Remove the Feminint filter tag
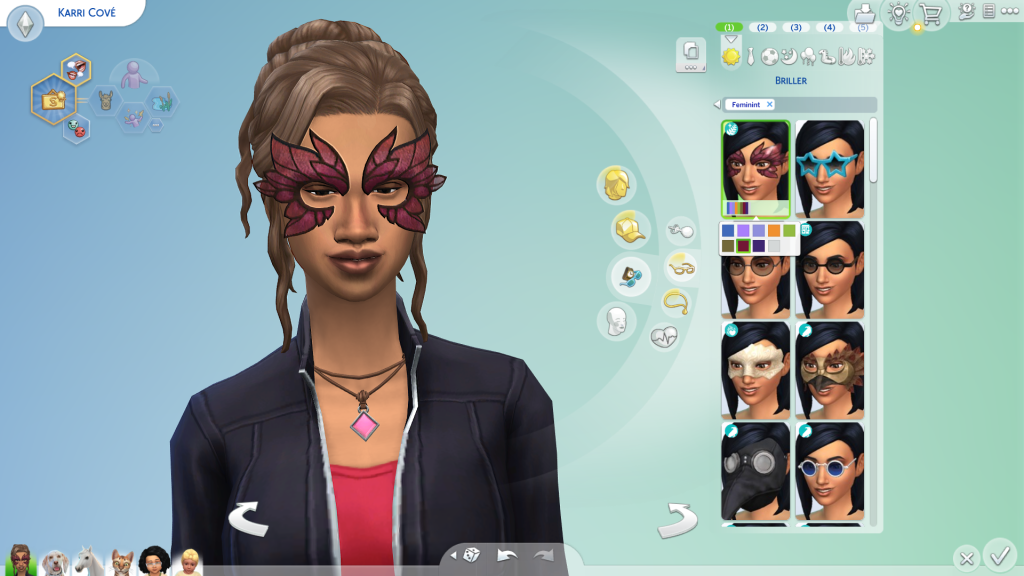This screenshot has width=1024, height=576. coord(770,105)
